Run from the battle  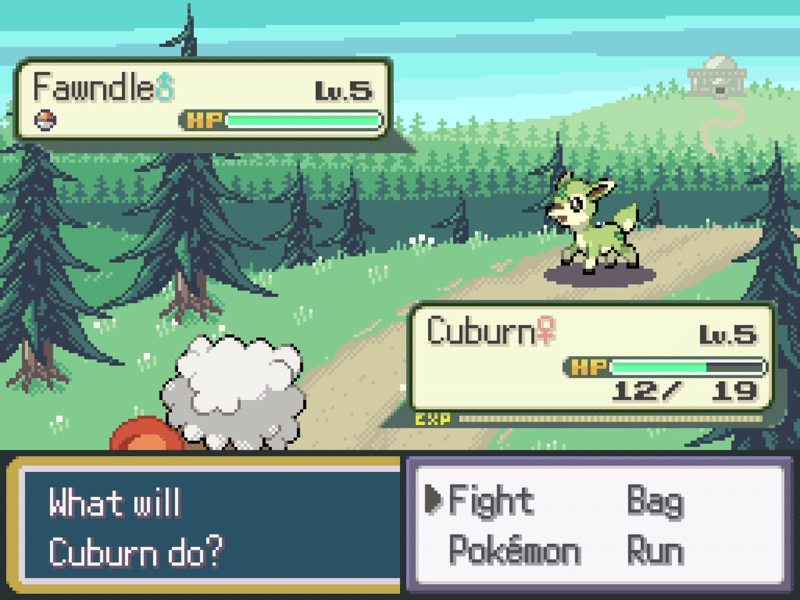(x=655, y=551)
